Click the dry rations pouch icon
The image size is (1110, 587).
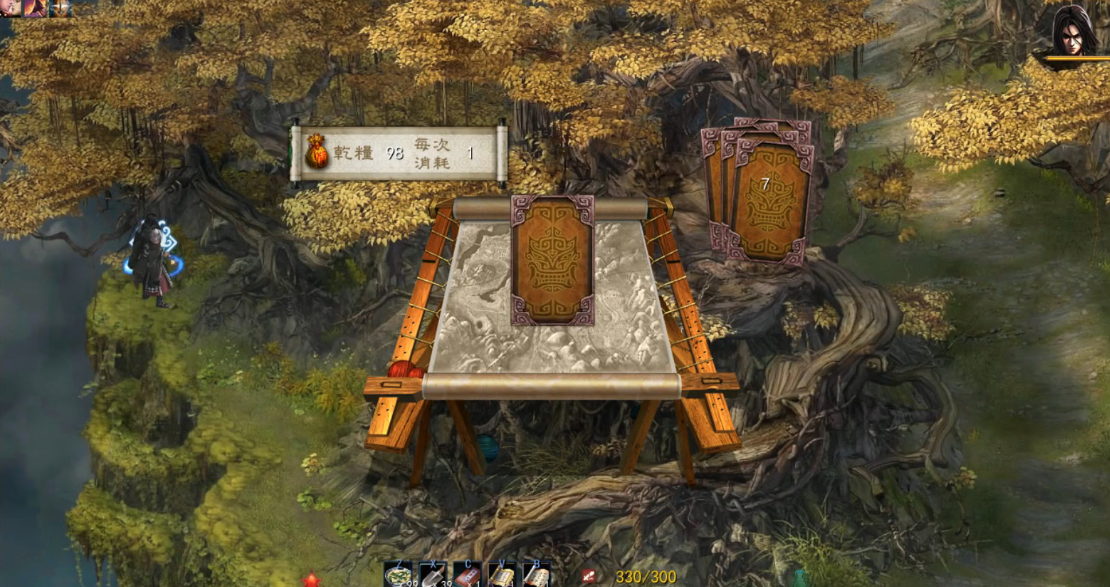pos(317,153)
